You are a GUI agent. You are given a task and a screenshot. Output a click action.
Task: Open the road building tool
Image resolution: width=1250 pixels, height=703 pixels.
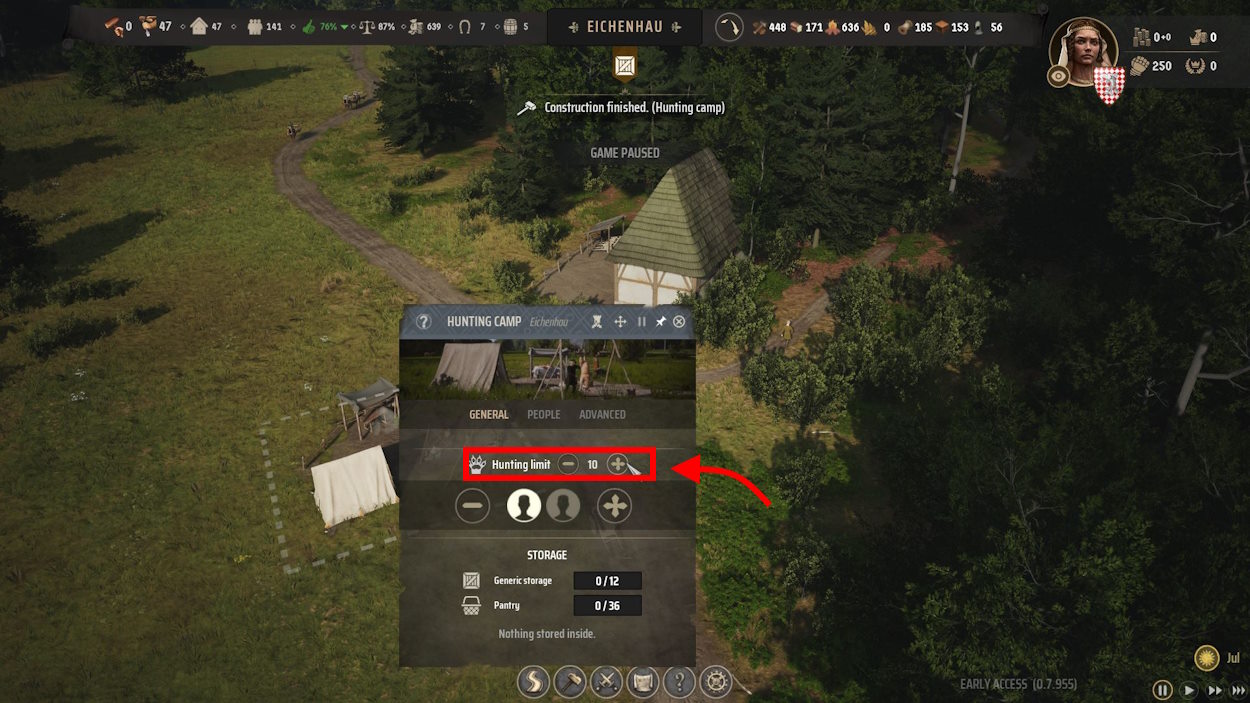click(533, 683)
